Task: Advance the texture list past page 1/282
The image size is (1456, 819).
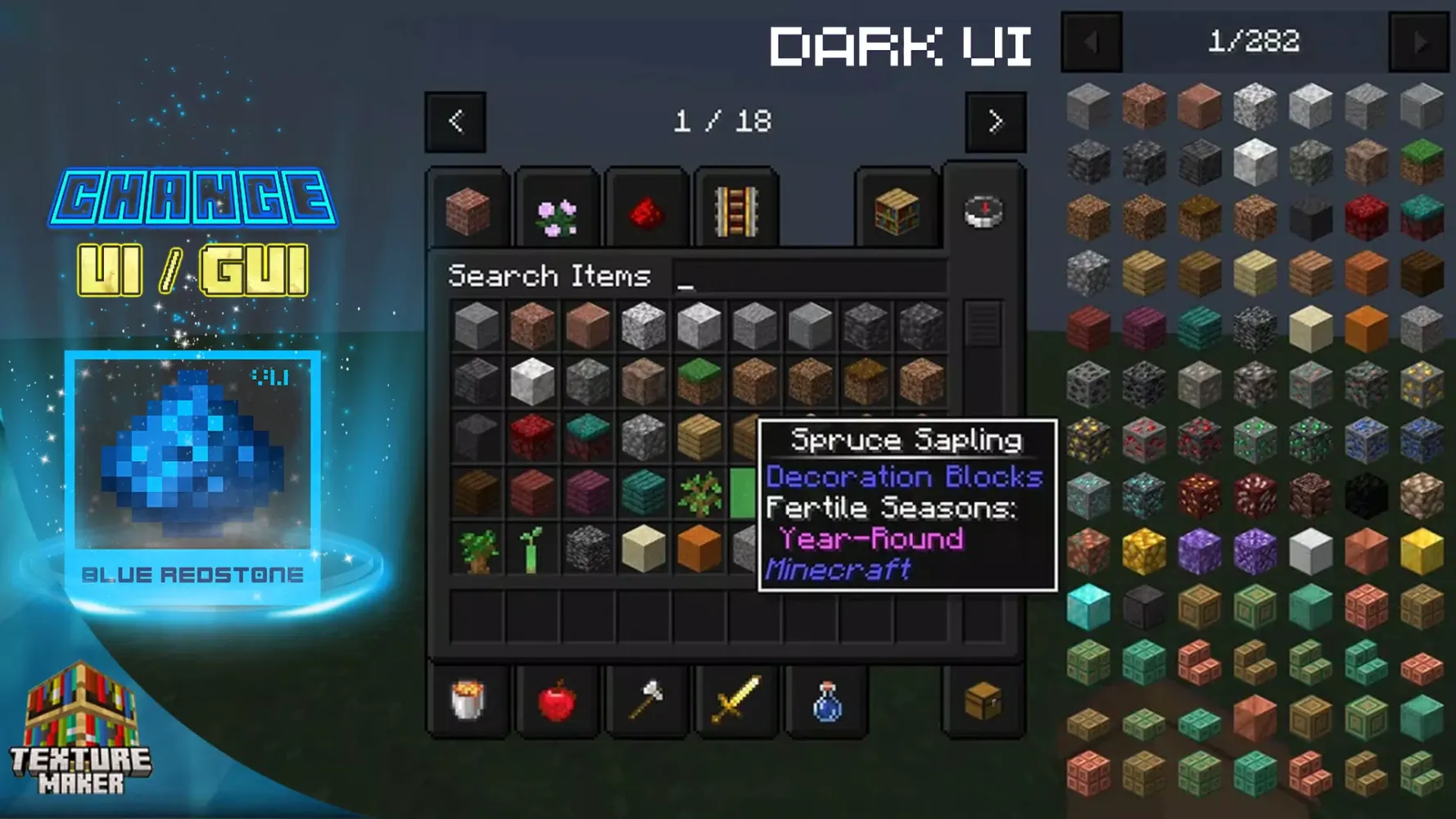Action: click(x=1419, y=43)
